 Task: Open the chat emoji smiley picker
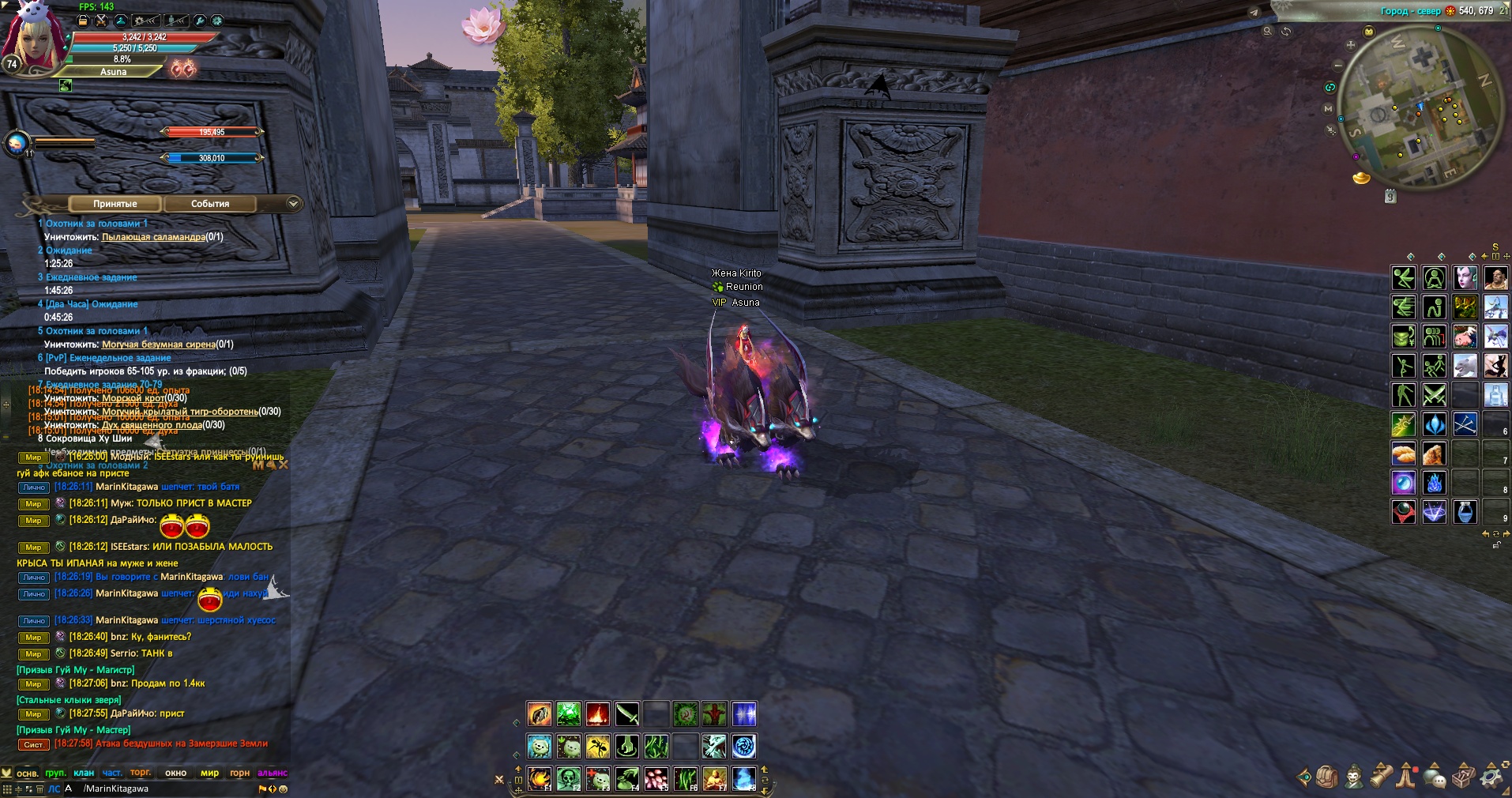284,789
